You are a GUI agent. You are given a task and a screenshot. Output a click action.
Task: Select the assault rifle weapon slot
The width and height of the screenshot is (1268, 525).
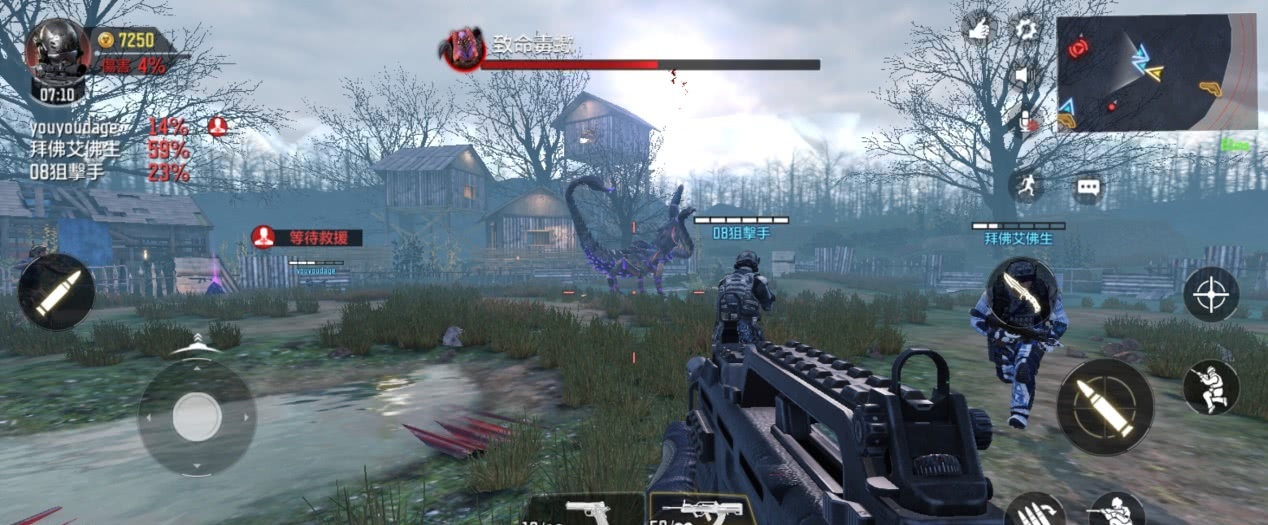point(702,509)
